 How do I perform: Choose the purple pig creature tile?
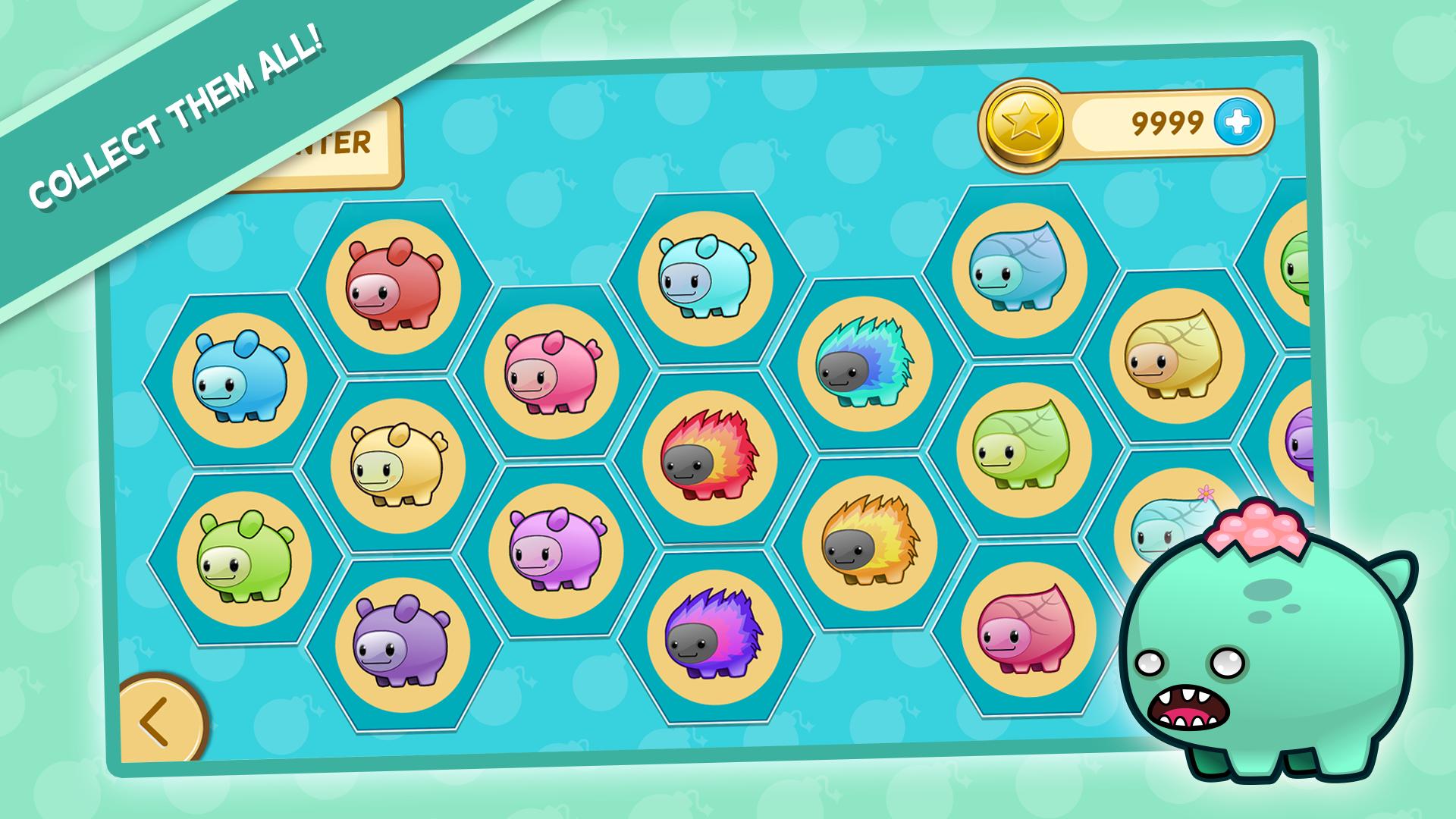click(403, 644)
